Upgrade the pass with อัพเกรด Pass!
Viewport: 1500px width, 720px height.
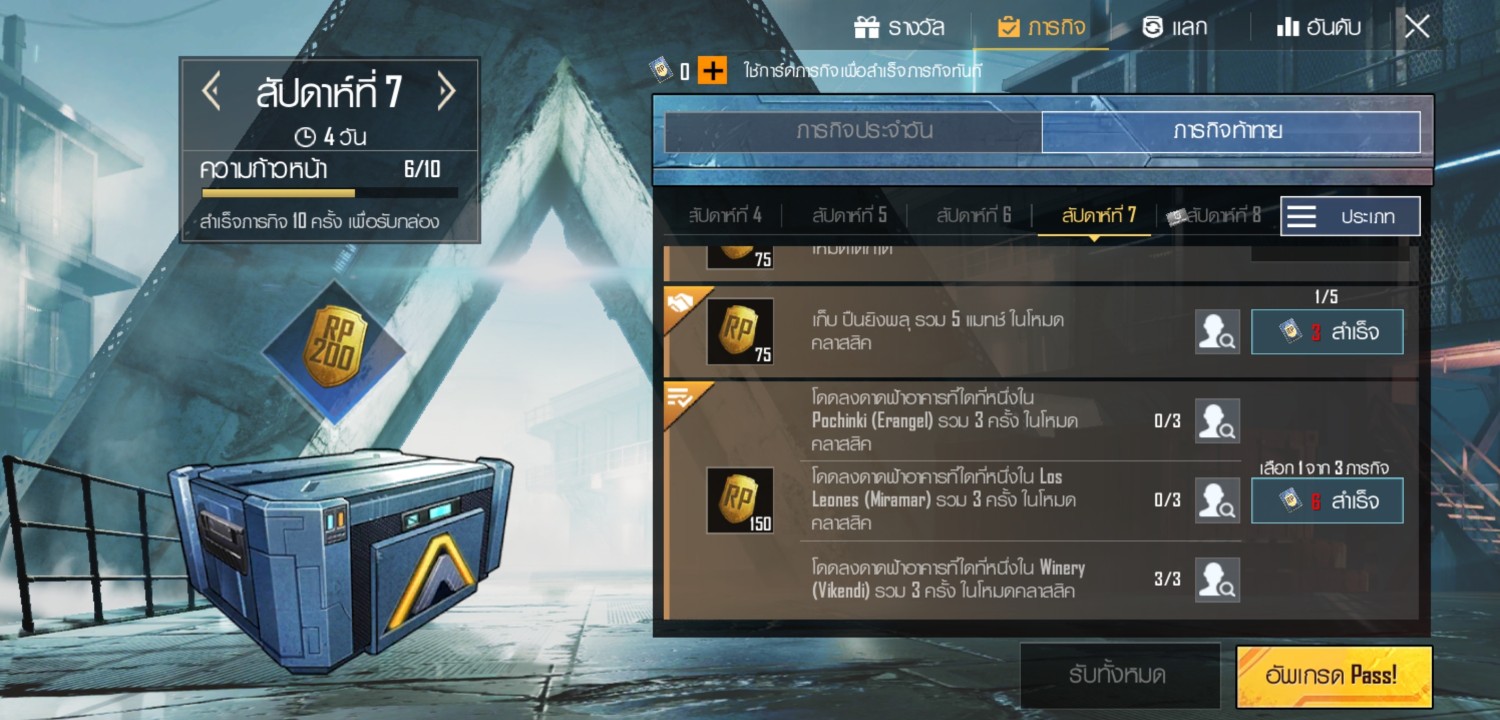point(1334,675)
